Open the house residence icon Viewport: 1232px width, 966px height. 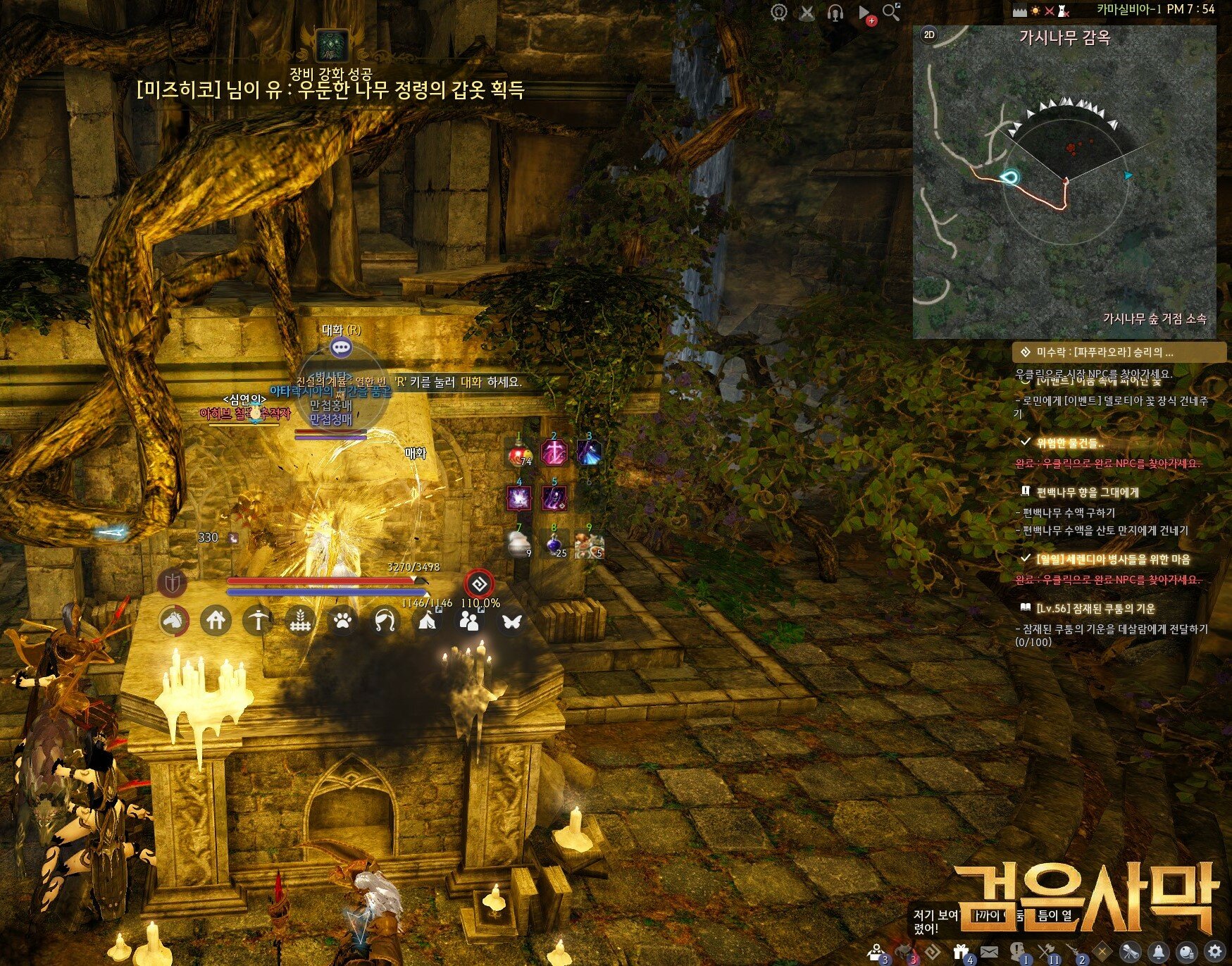coord(216,621)
